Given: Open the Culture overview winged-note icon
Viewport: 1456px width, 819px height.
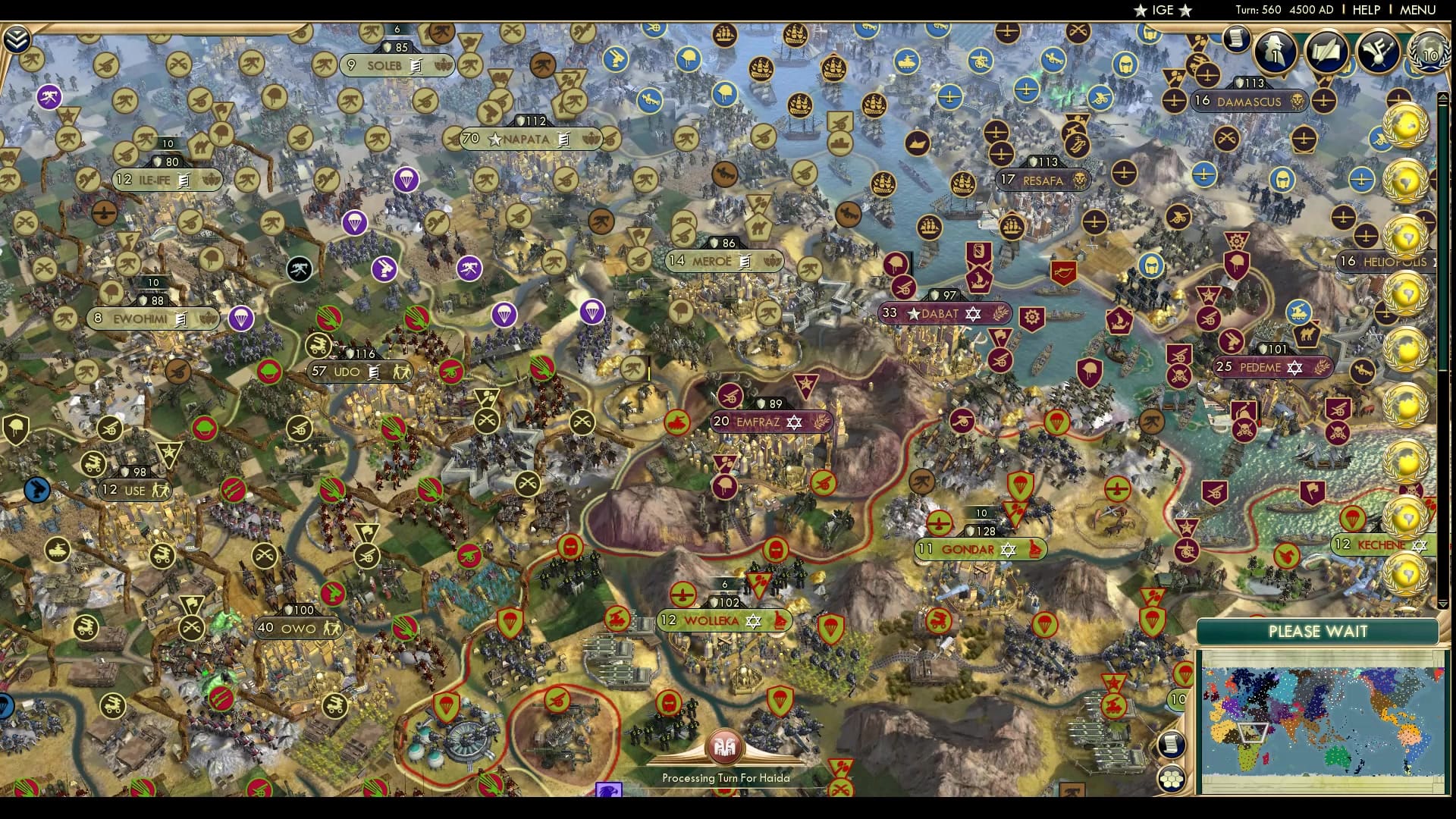Looking at the screenshot, I should tap(1376, 52).
